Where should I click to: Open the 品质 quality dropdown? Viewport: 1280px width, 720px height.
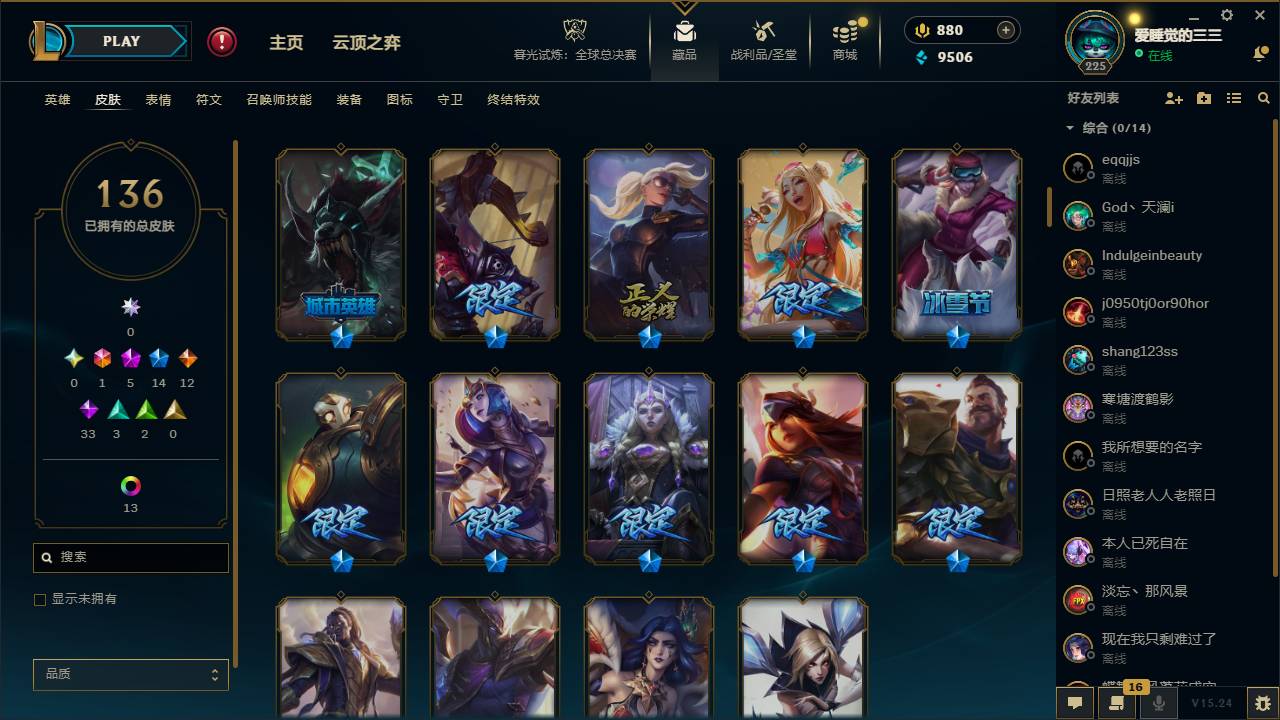pos(130,674)
